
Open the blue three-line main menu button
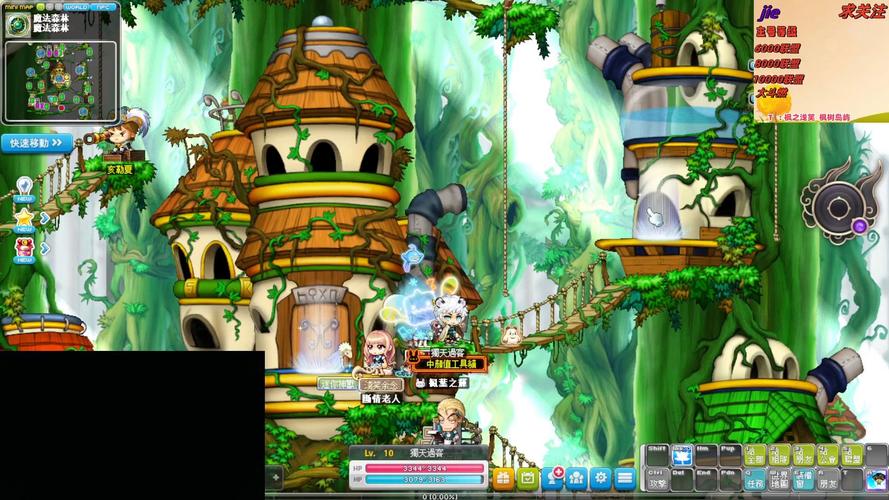pos(625,478)
